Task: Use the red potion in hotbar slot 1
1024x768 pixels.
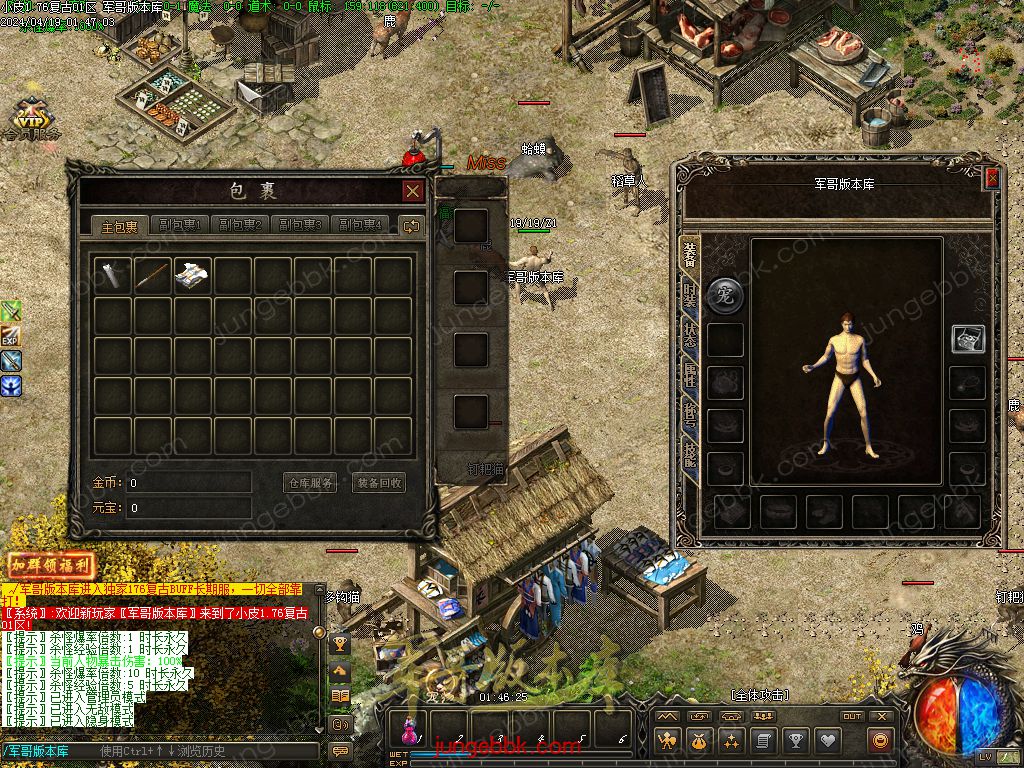Action: pyautogui.click(x=409, y=727)
